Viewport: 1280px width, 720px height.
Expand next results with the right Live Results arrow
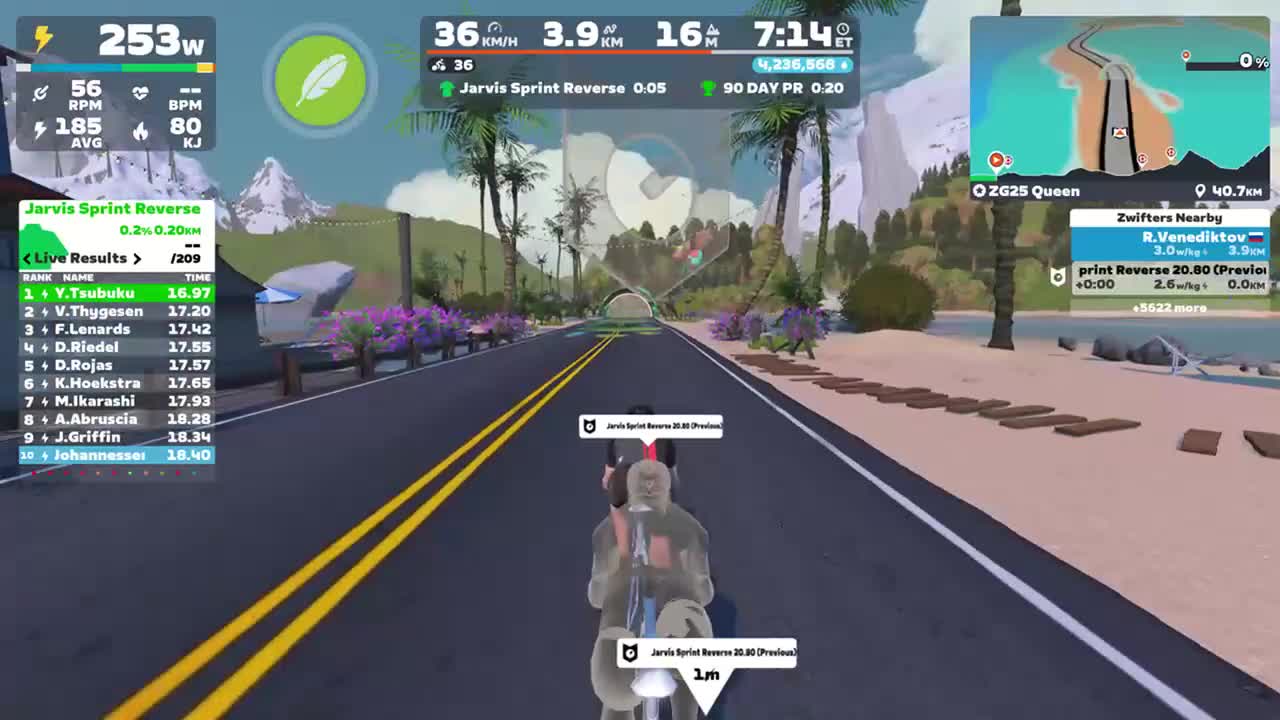[137, 258]
